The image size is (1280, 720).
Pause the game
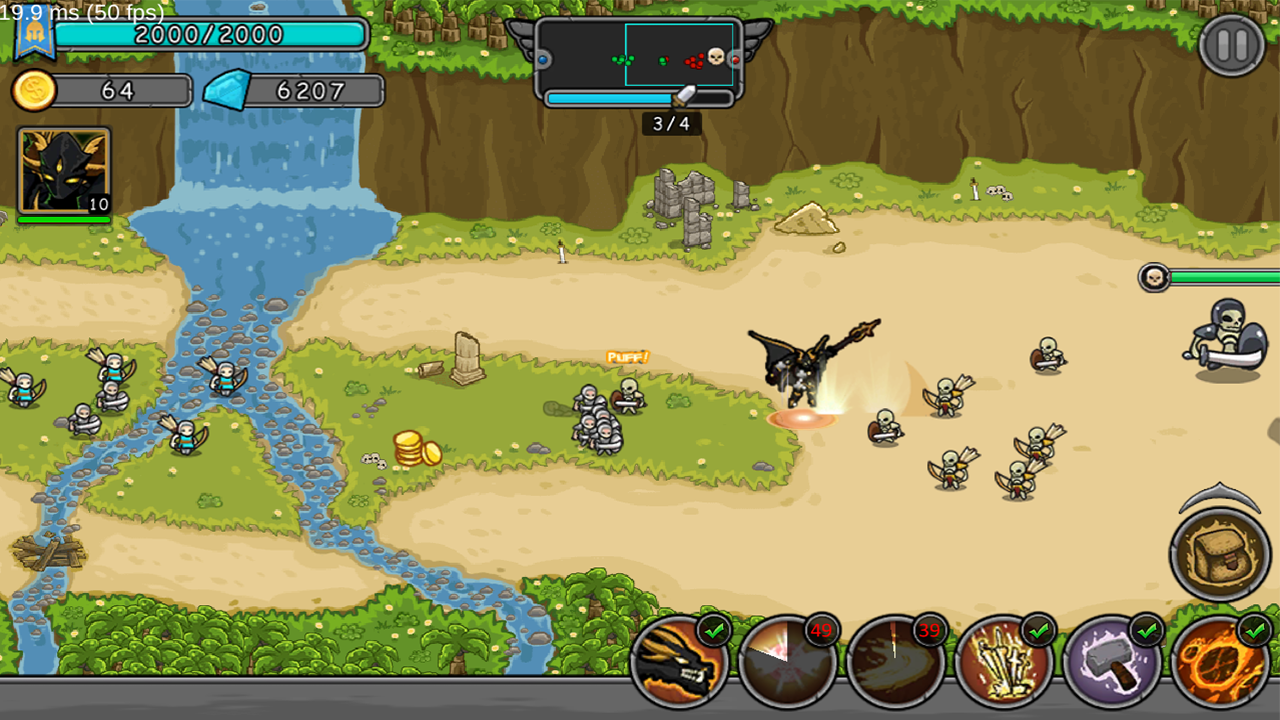1229,45
